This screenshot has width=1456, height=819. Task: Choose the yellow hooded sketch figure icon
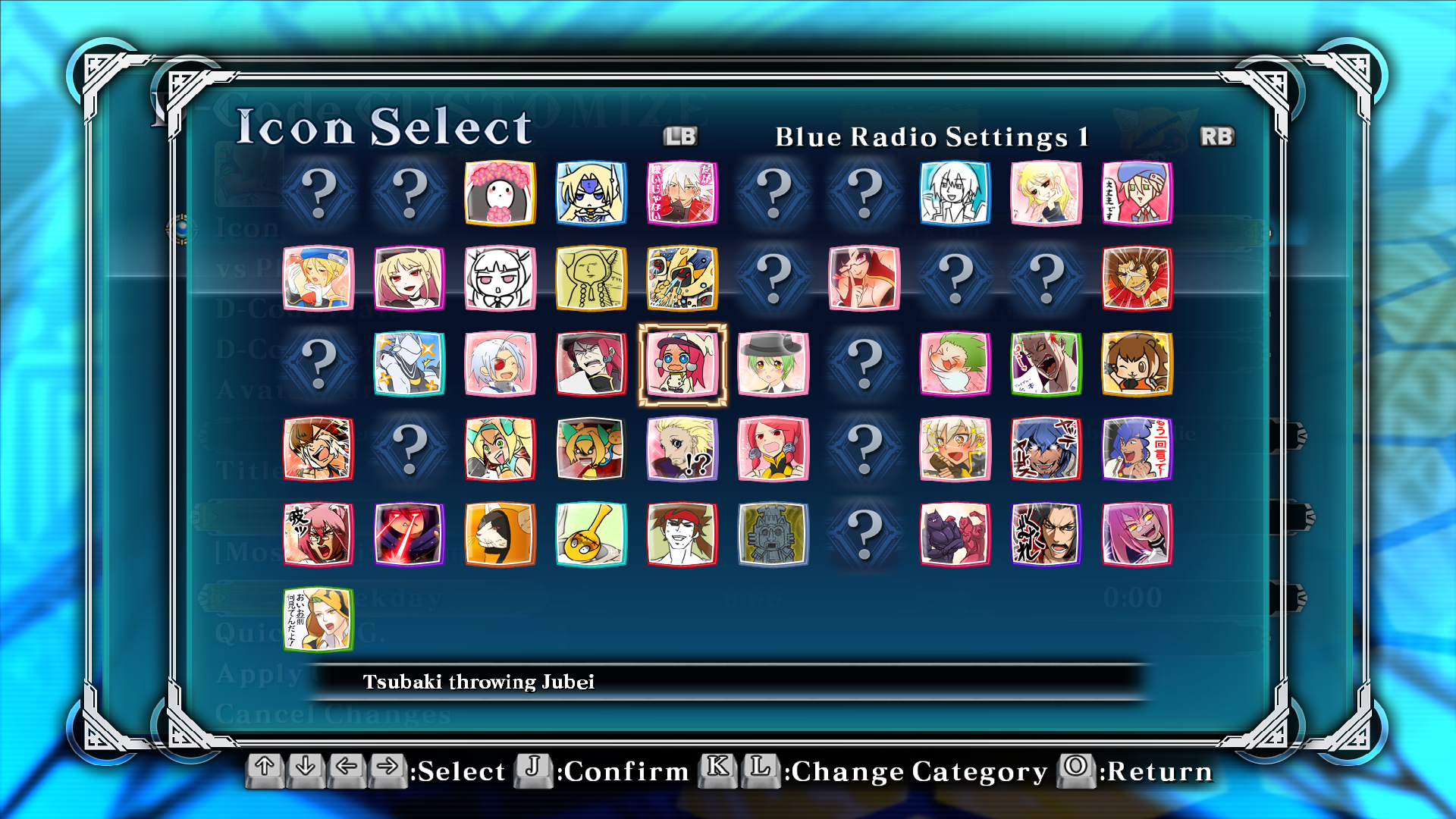click(x=591, y=278)
